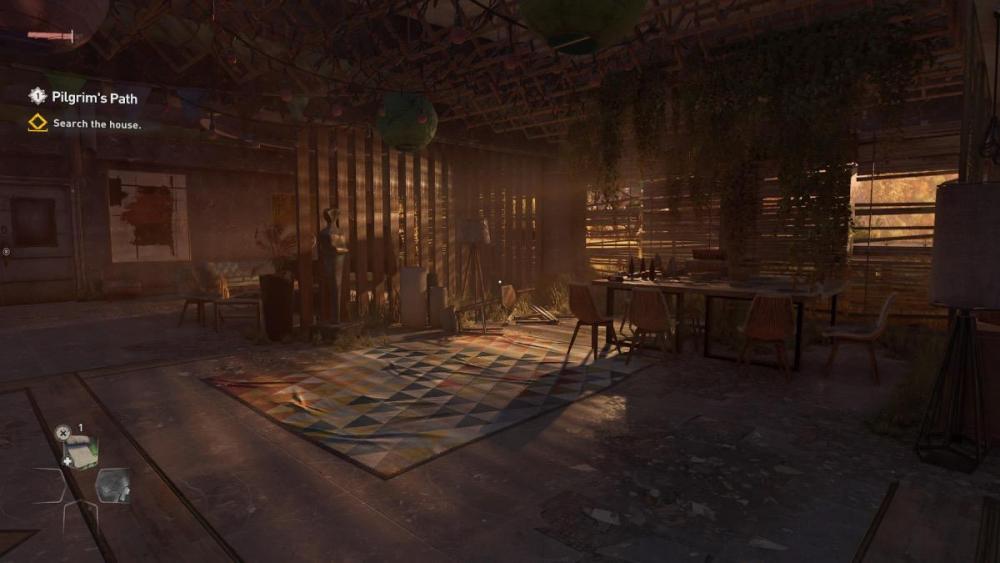Use the bandage healing item slot
The height and width of the screenshot is (563, 1000).
coord(80,451)
